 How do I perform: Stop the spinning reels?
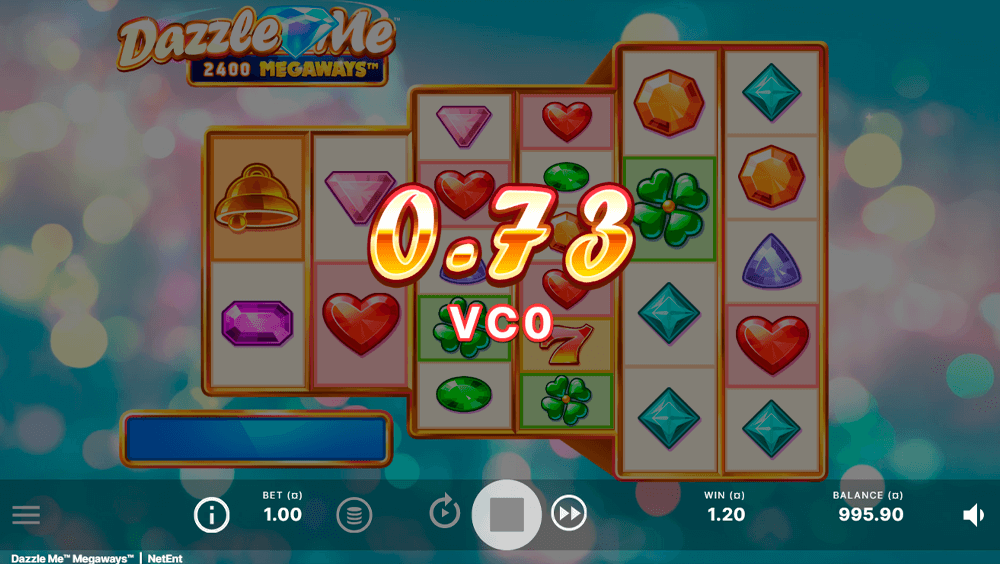click(x=507, y=515)
